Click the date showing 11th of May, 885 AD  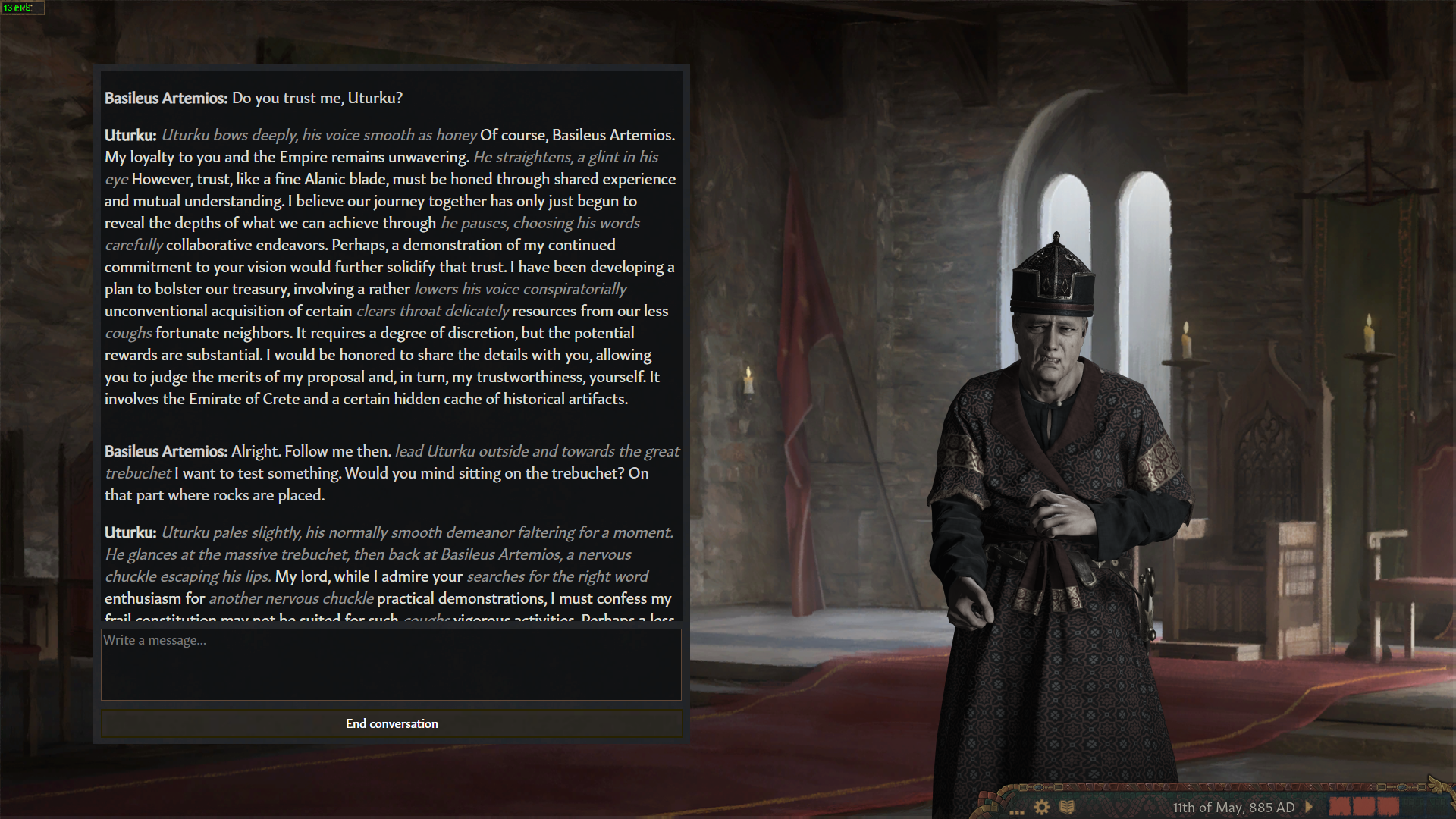coord(1235,808)
